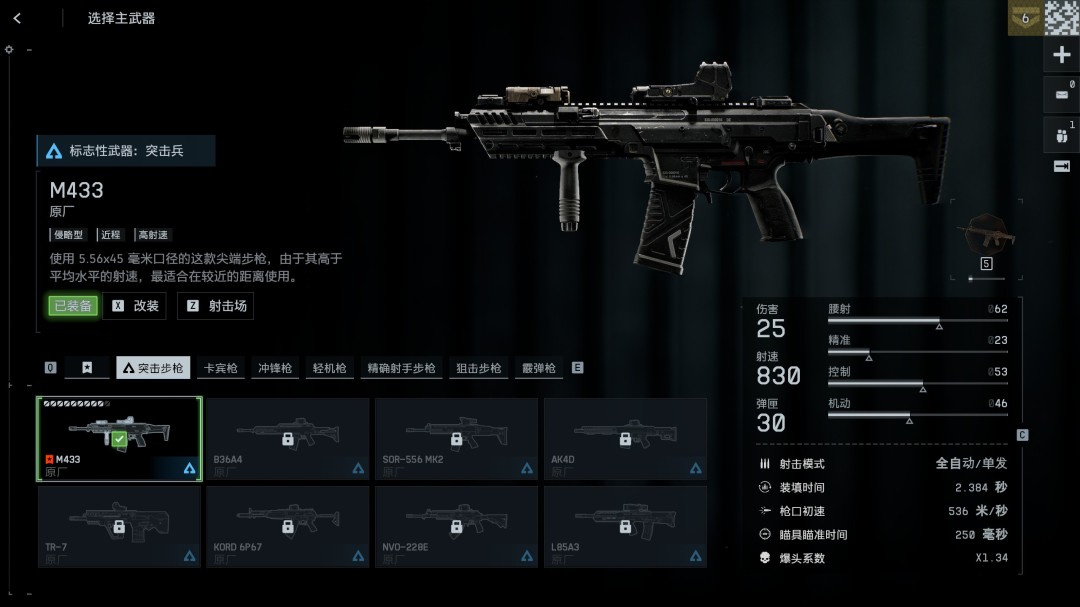Image resolution: width=1080 pixels, height=607 pixels.
Task: Show the 轻机枪 light machine gun tab
Action: tap(328, 368)
